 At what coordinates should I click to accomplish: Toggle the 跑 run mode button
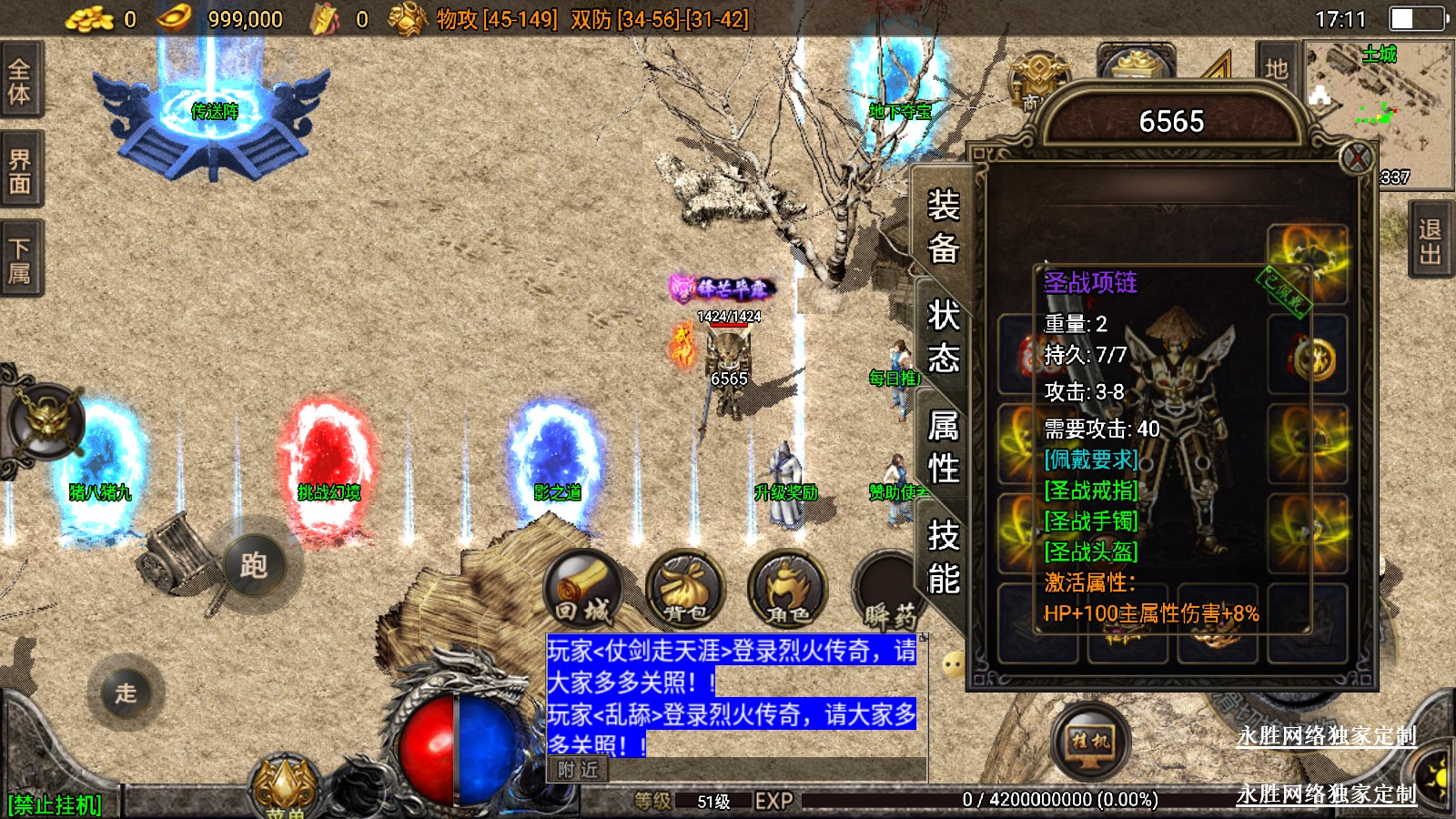(254, 565)
